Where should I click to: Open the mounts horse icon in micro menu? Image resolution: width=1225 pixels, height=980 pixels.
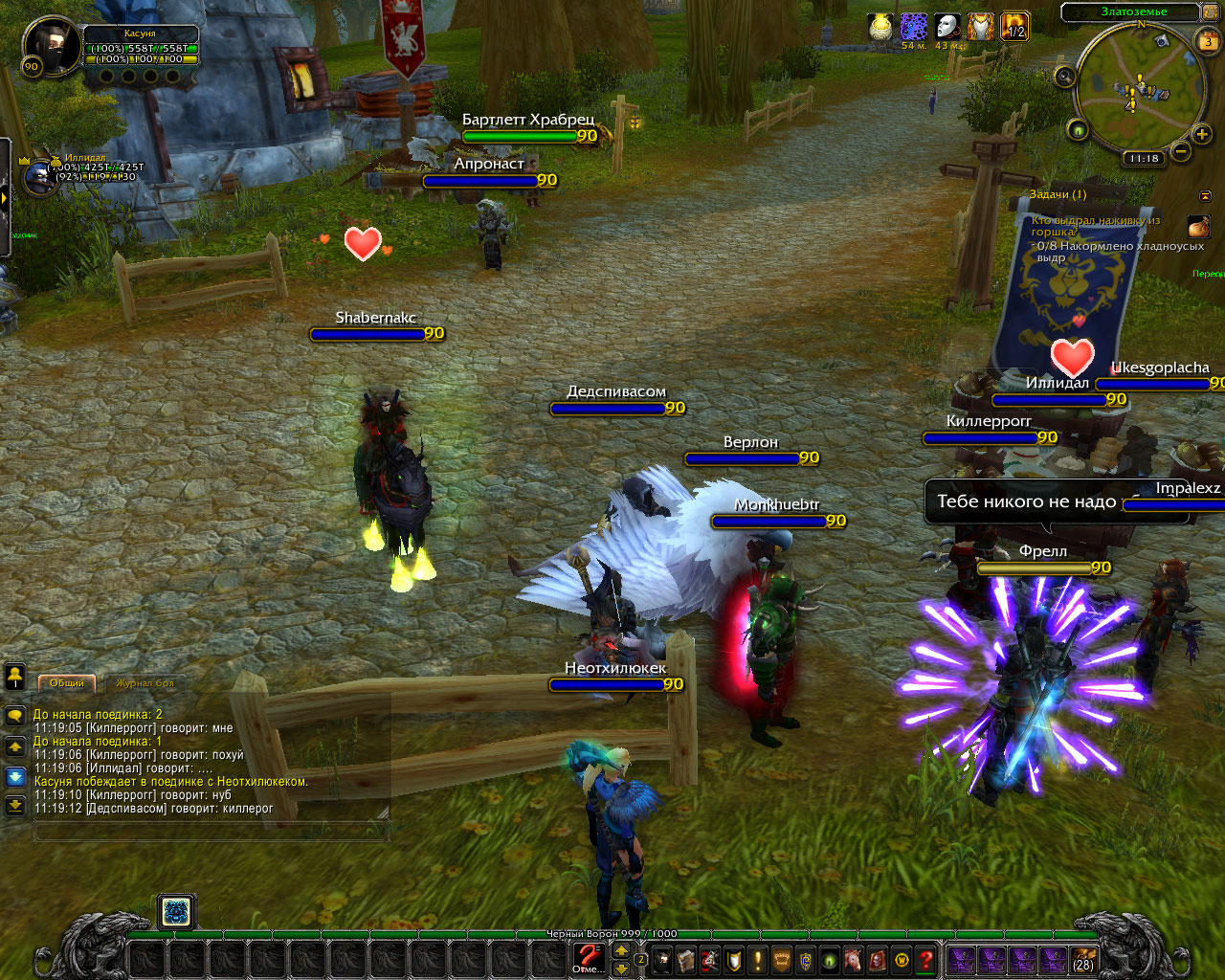pyautogui.click(x=854, y=959)
